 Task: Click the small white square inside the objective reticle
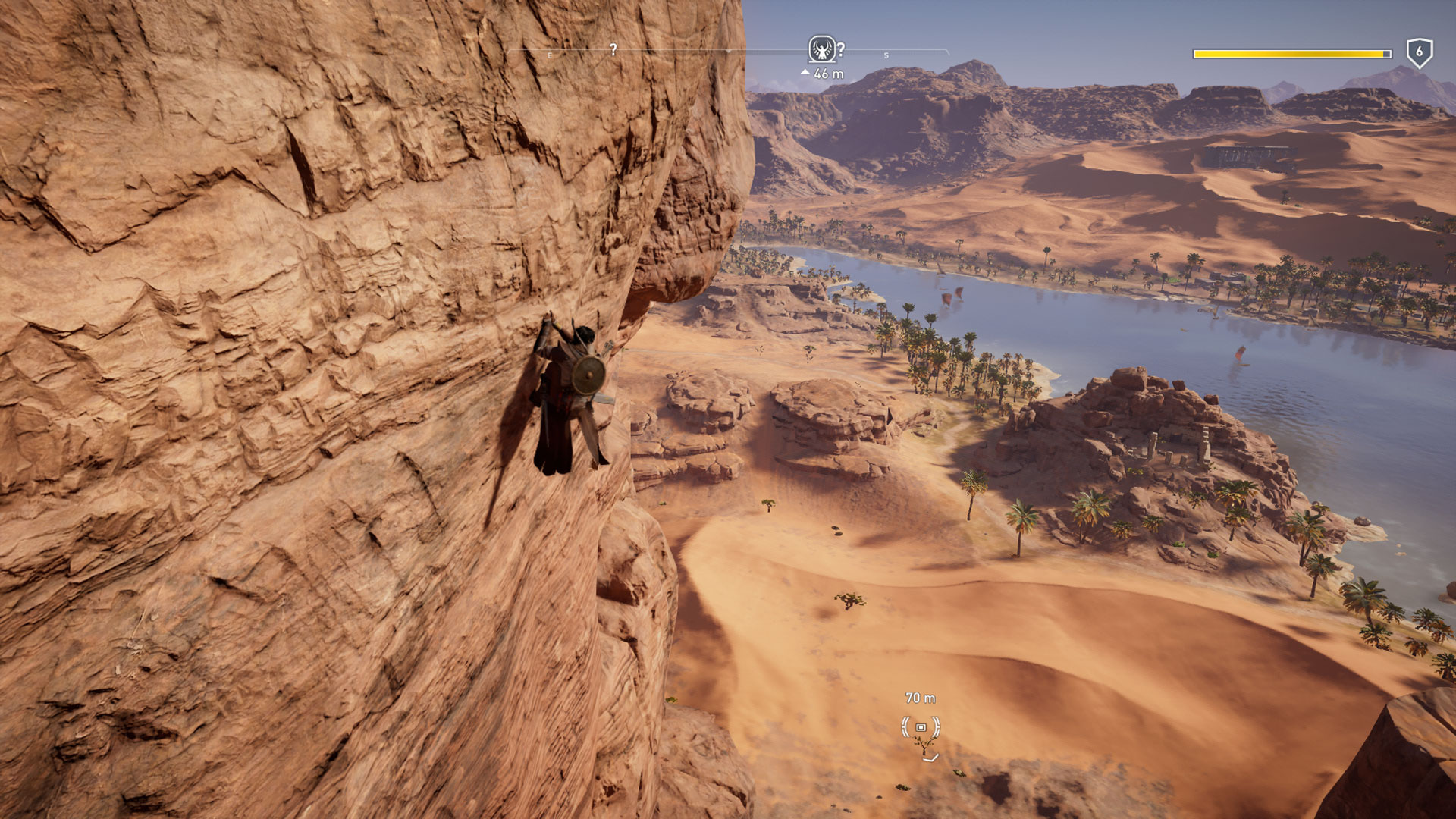coord(921,728)
